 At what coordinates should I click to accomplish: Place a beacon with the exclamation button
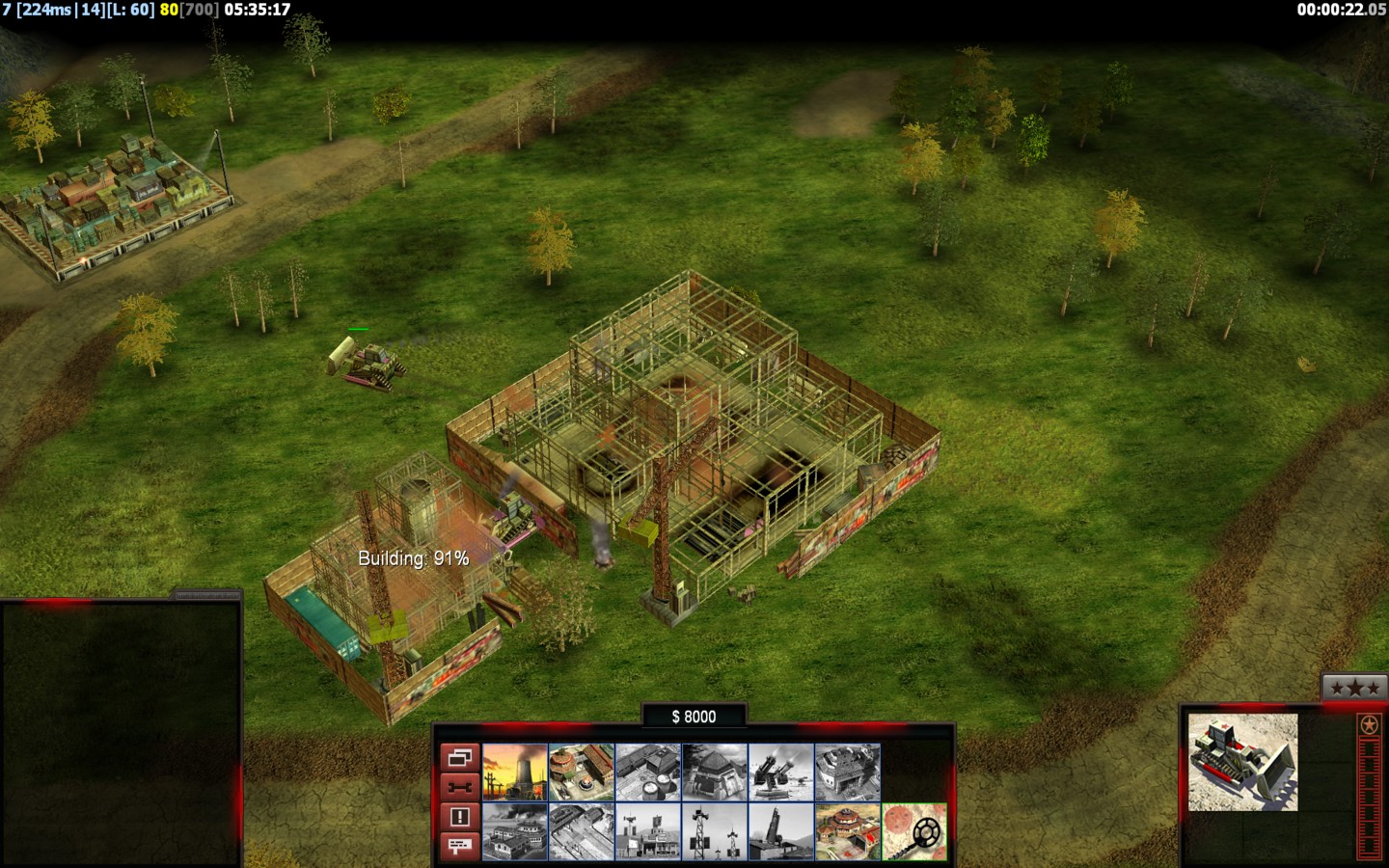click(x=459, y=817)
